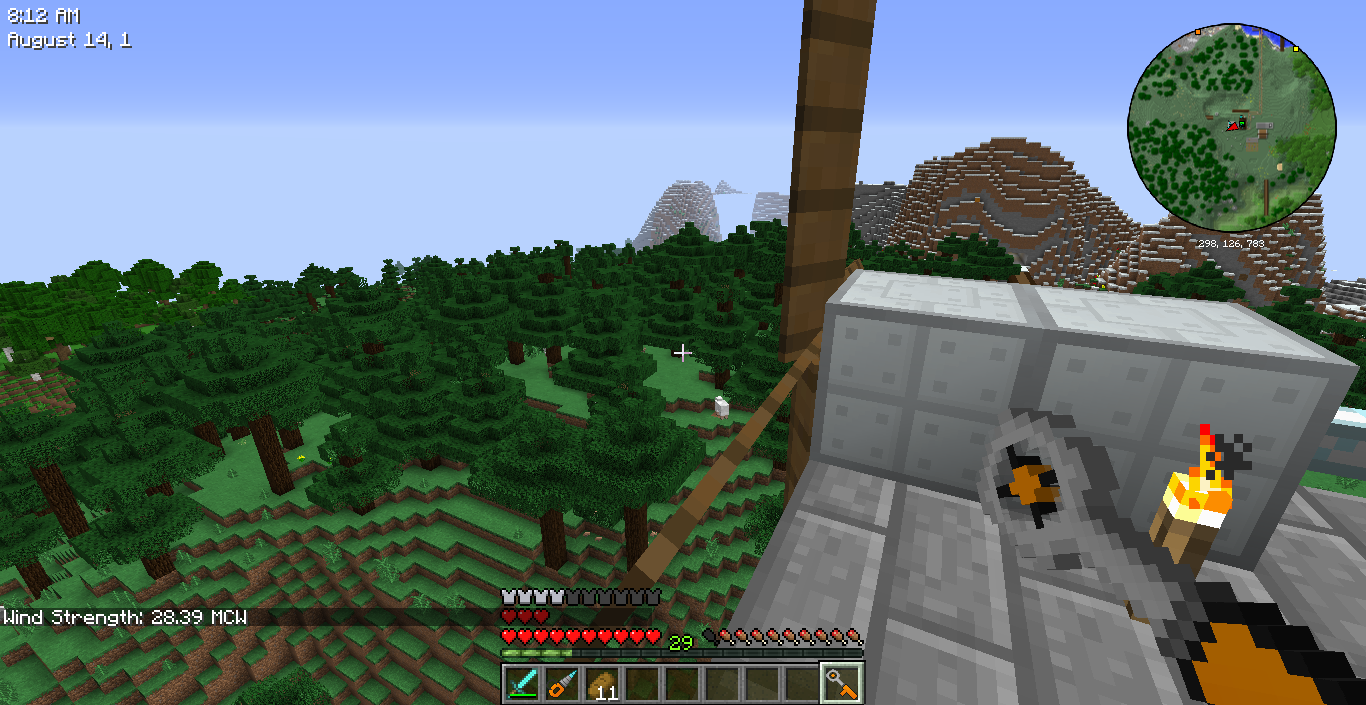Select the orange waypoint marker on minimap

pyautogui.click(x=1197, y=32)
